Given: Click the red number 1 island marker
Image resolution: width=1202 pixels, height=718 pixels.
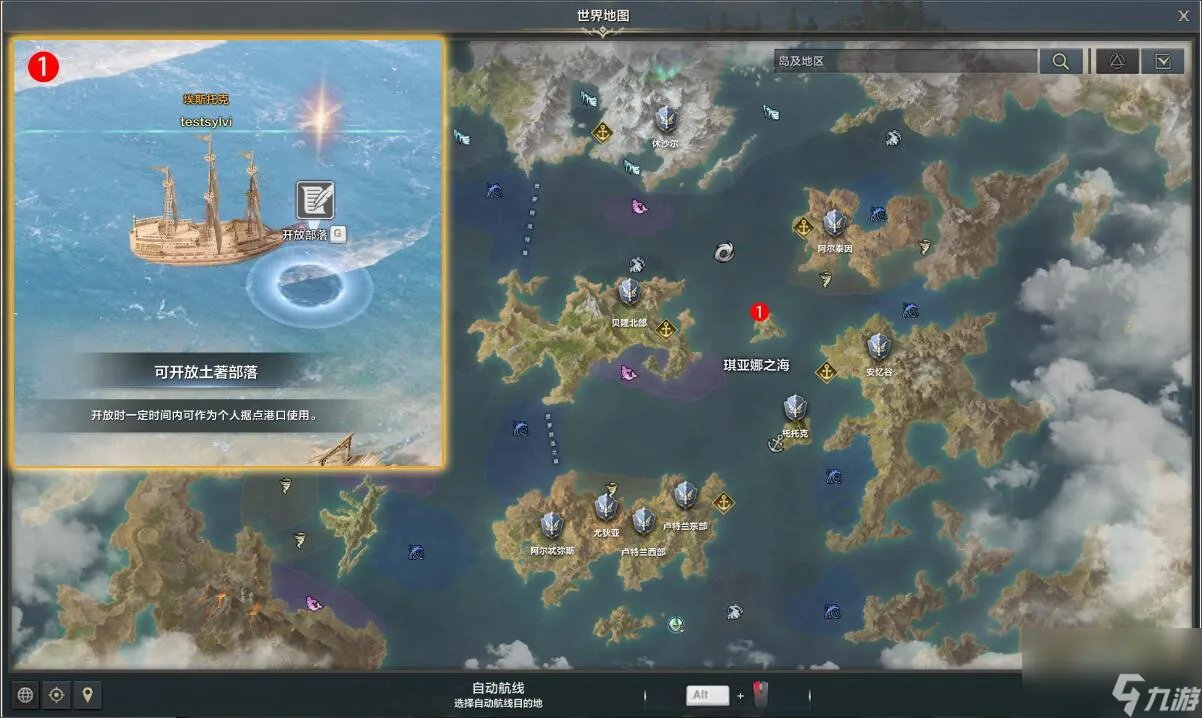Looking at the screenshot, I should tap(759, 312).
